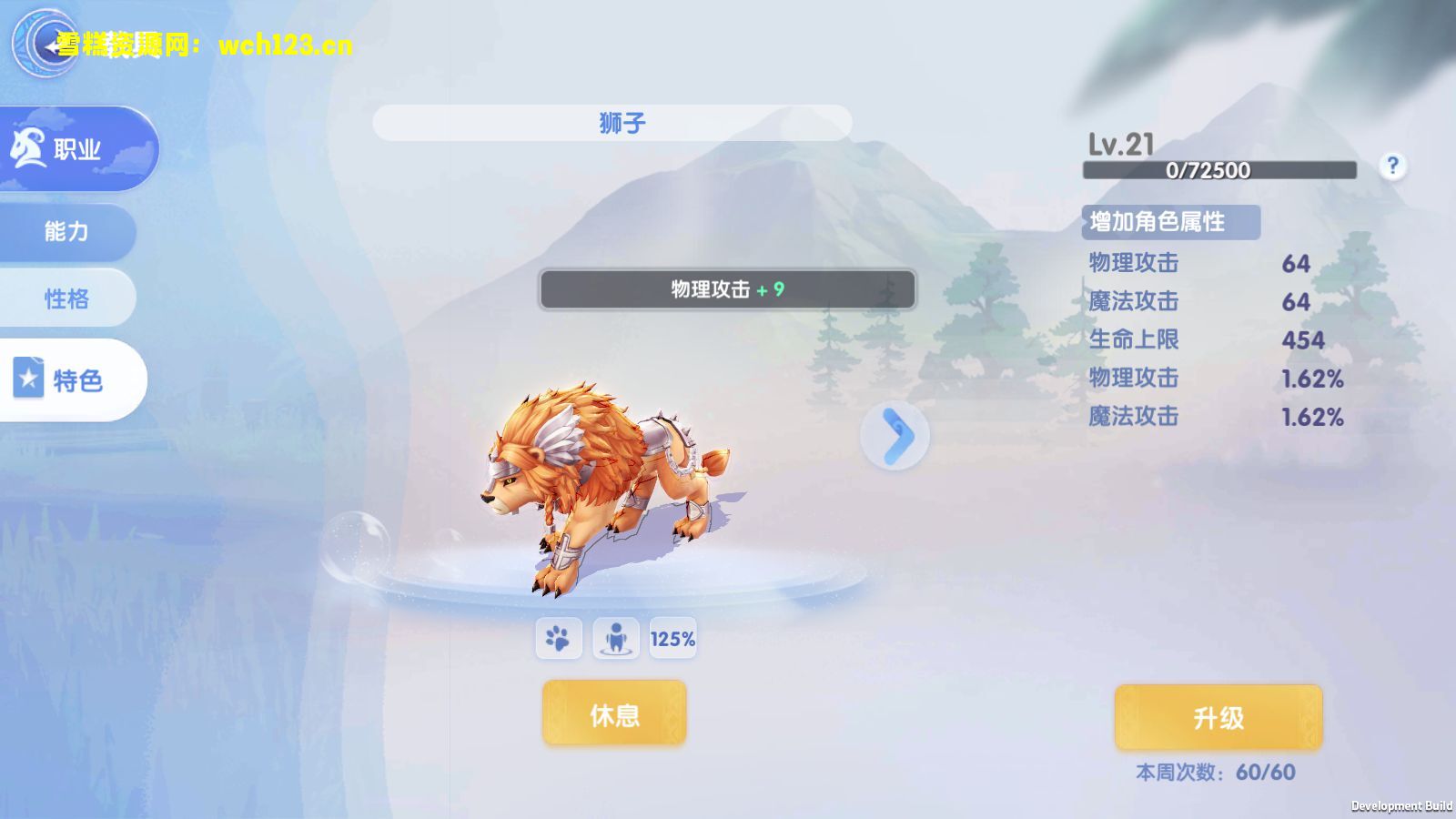Switch to the 能力 tab
The width and height of the screenshot is (1456, 819).
(x=66, y=233)
